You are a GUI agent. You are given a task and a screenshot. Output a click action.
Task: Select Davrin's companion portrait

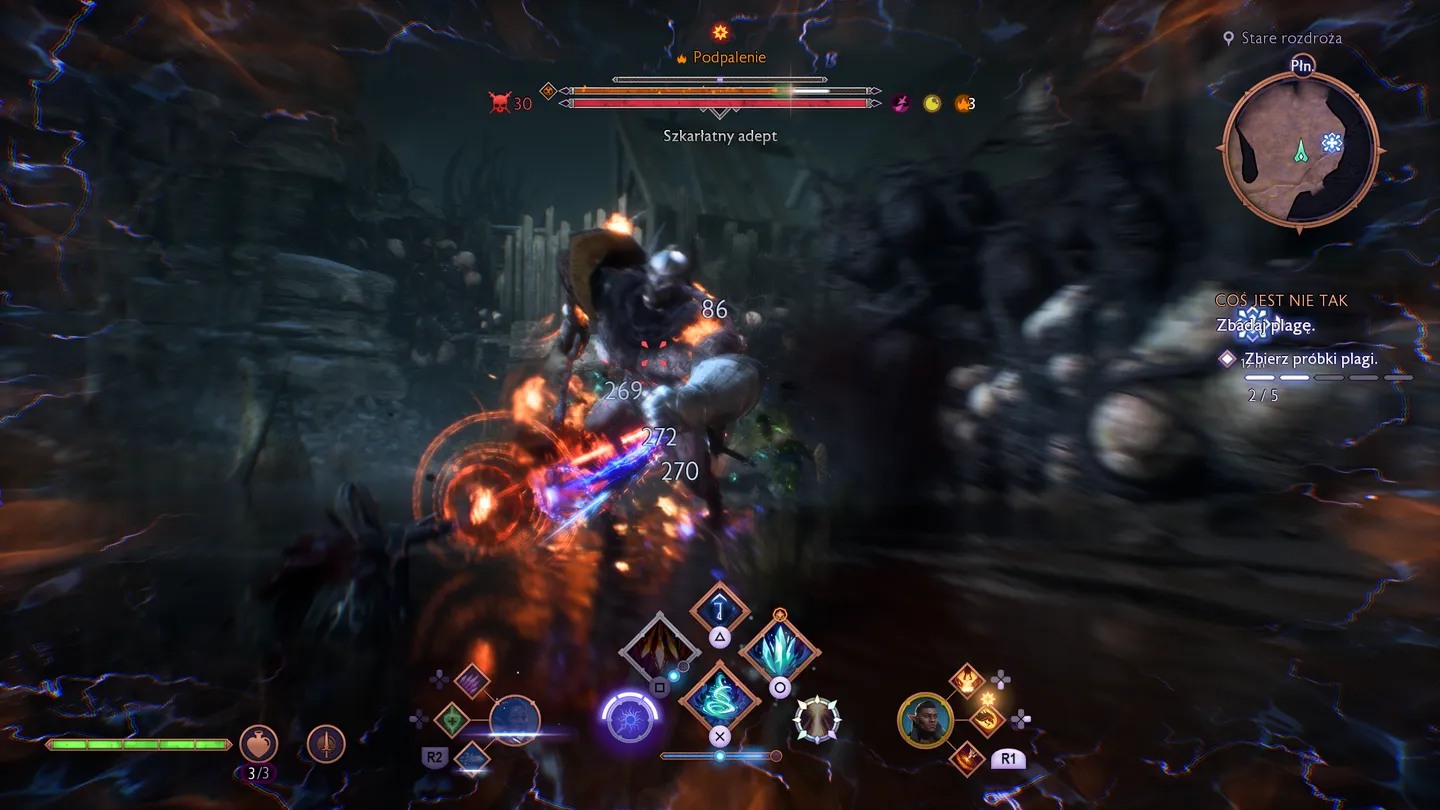point(925,720)
